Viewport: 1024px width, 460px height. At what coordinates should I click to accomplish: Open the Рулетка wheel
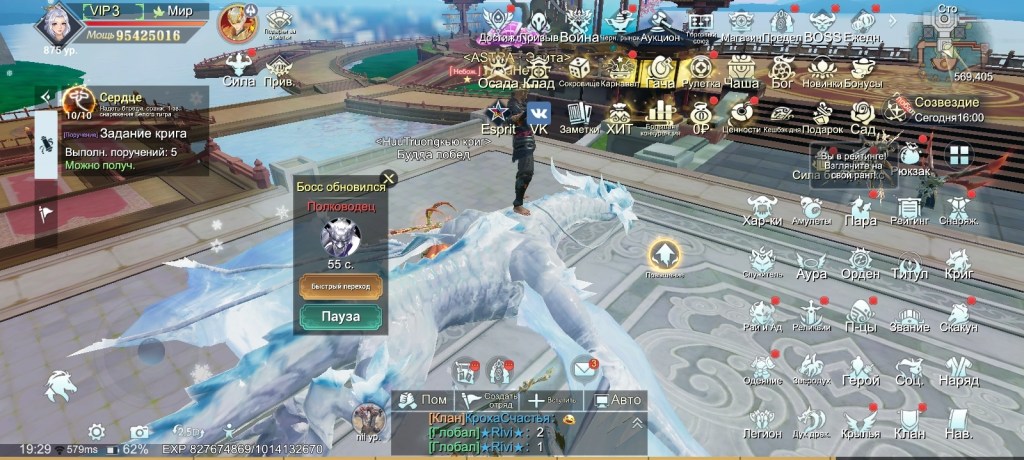click(701, 72)
